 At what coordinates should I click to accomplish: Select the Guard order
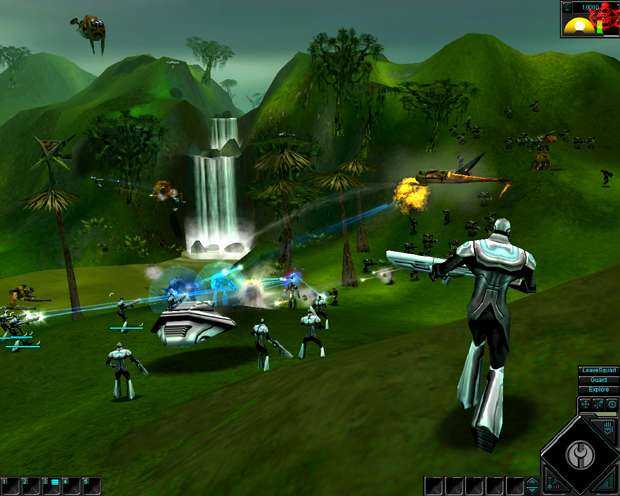click(x=599, y=380)
